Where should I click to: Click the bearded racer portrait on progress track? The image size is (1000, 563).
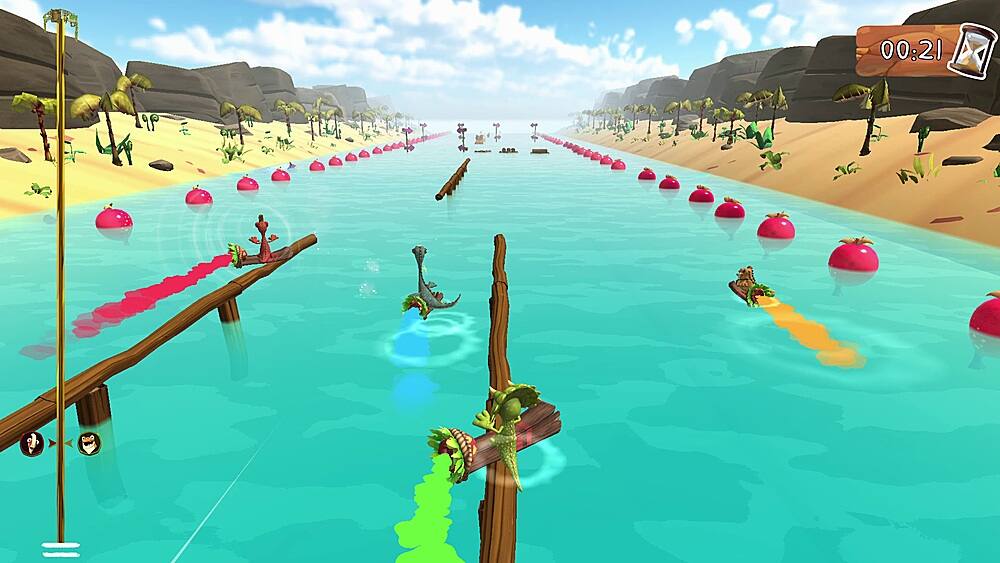click(89, 443)
